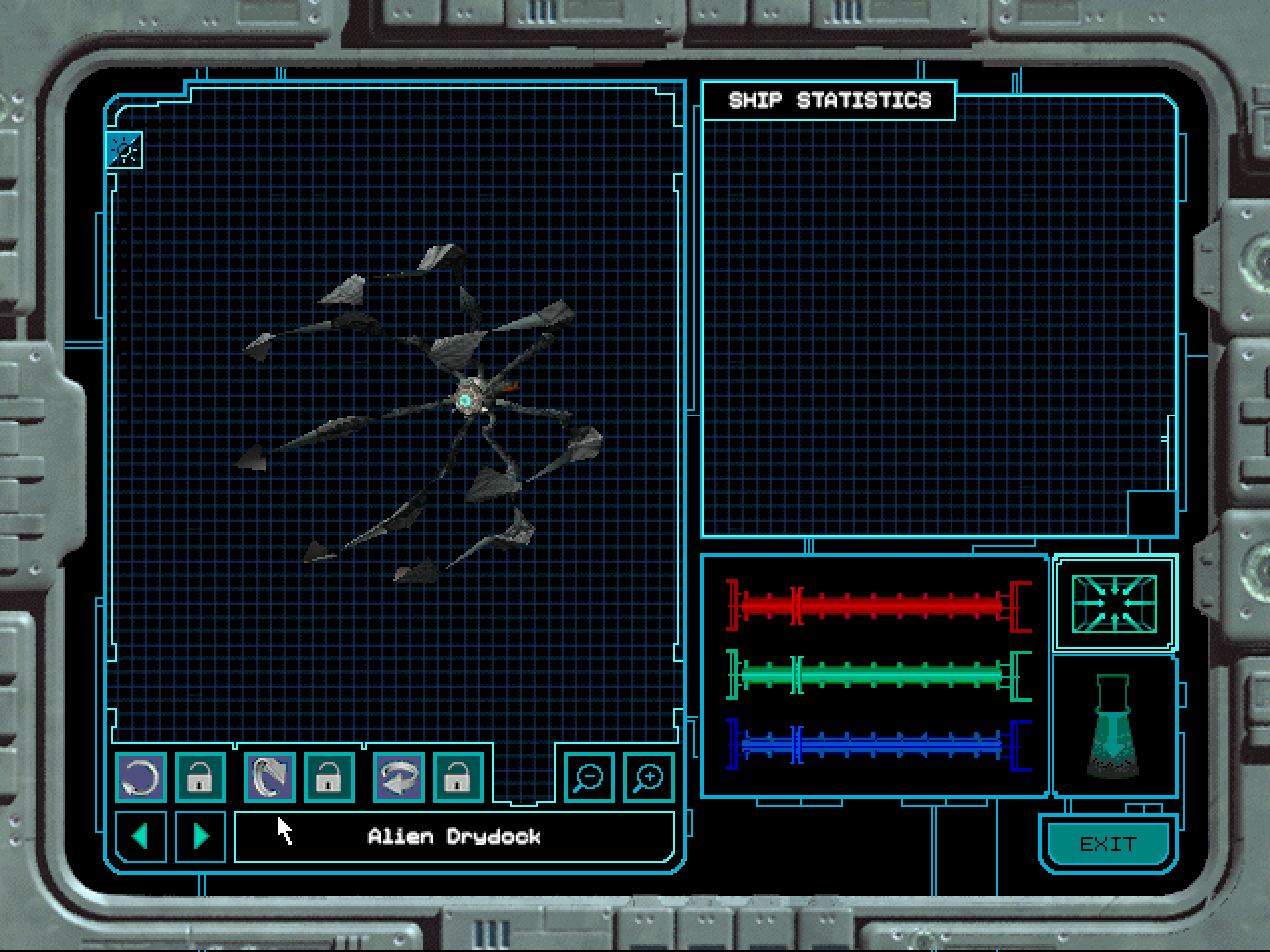Click the upright loop arrow rotation button

[x=270, y=776]
